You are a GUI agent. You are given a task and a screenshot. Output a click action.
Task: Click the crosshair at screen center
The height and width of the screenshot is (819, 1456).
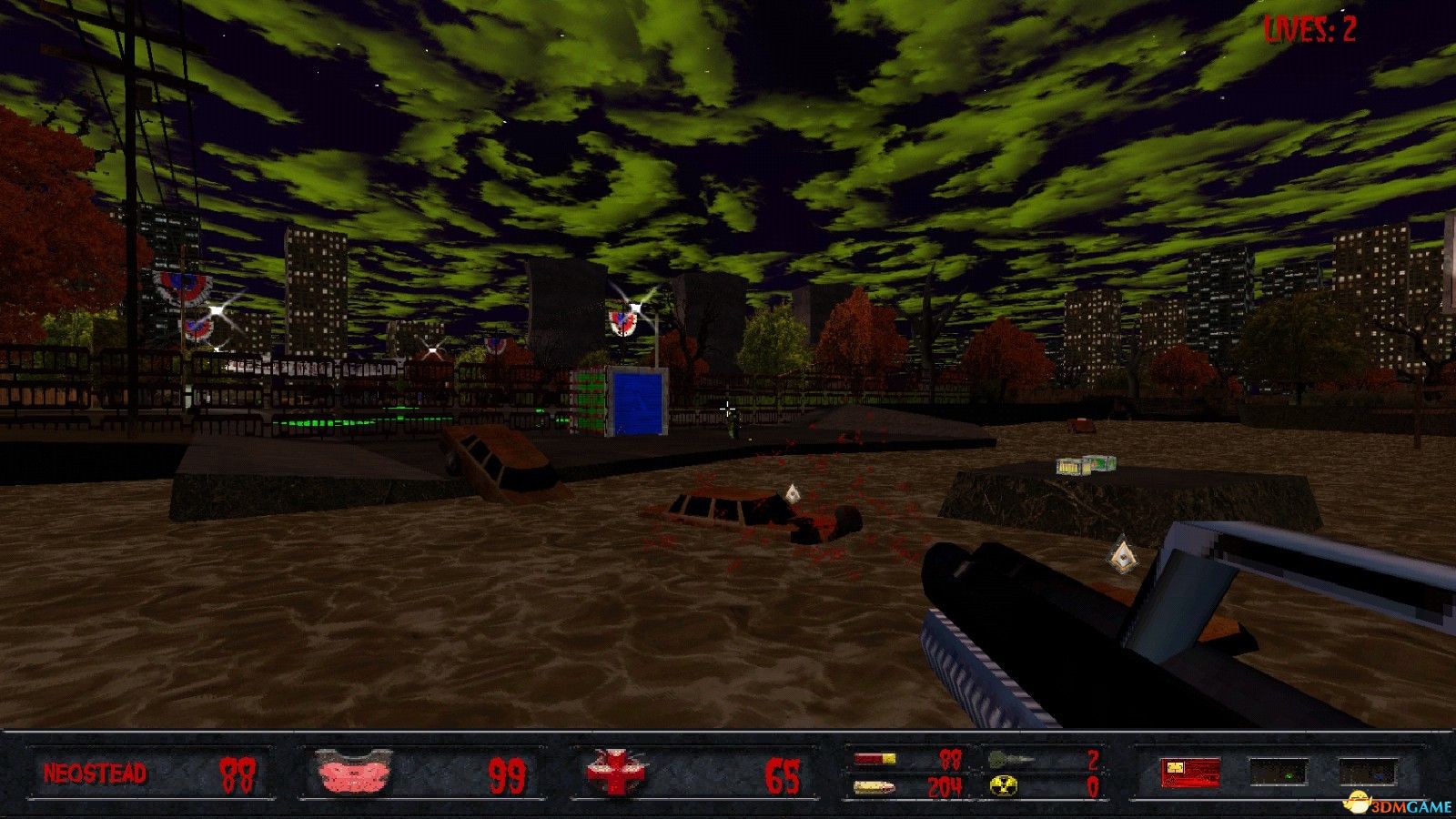pyautogui.click(x=728, y=409)
